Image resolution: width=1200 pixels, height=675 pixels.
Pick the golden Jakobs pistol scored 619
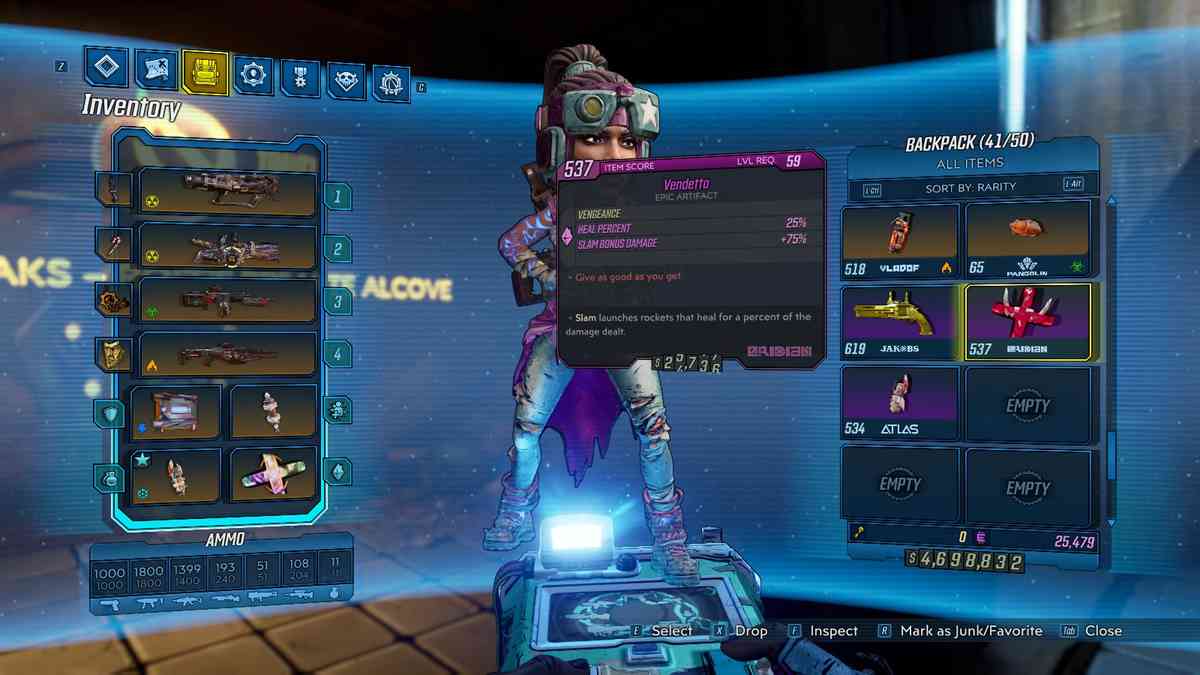point(900,321)
